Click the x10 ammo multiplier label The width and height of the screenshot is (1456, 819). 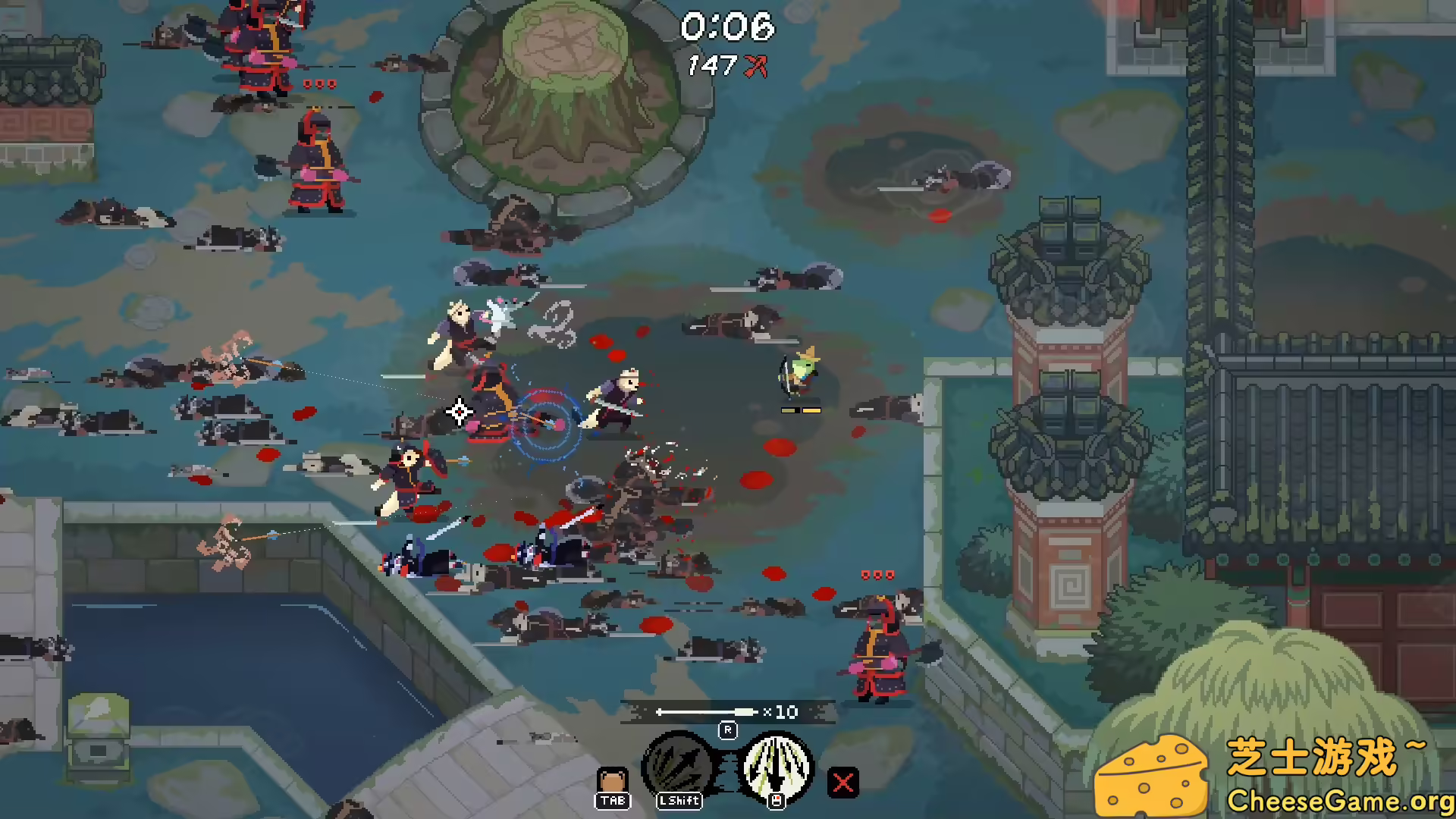[781, 712]
